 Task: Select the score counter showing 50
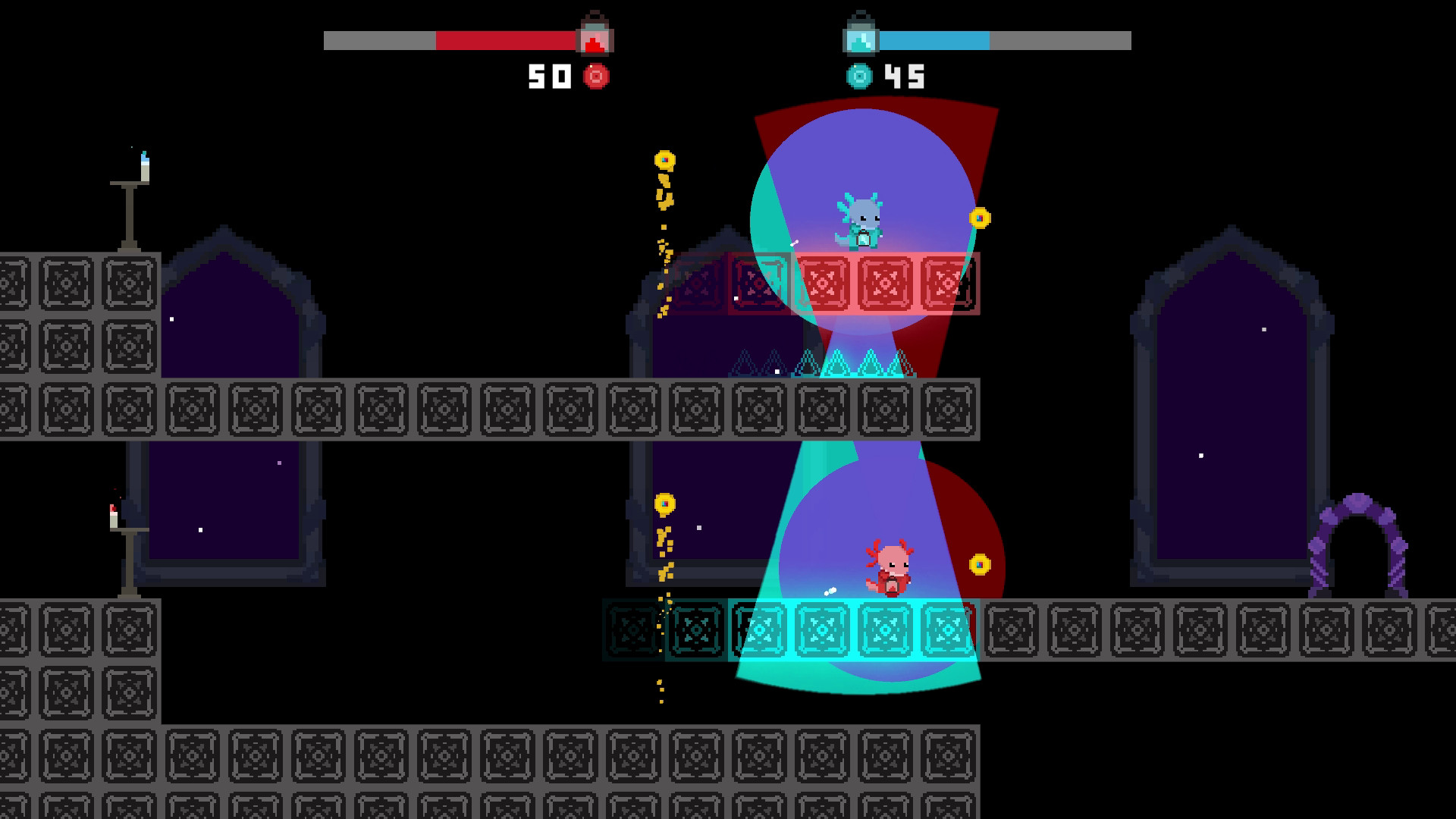click(x=551, y=74)
